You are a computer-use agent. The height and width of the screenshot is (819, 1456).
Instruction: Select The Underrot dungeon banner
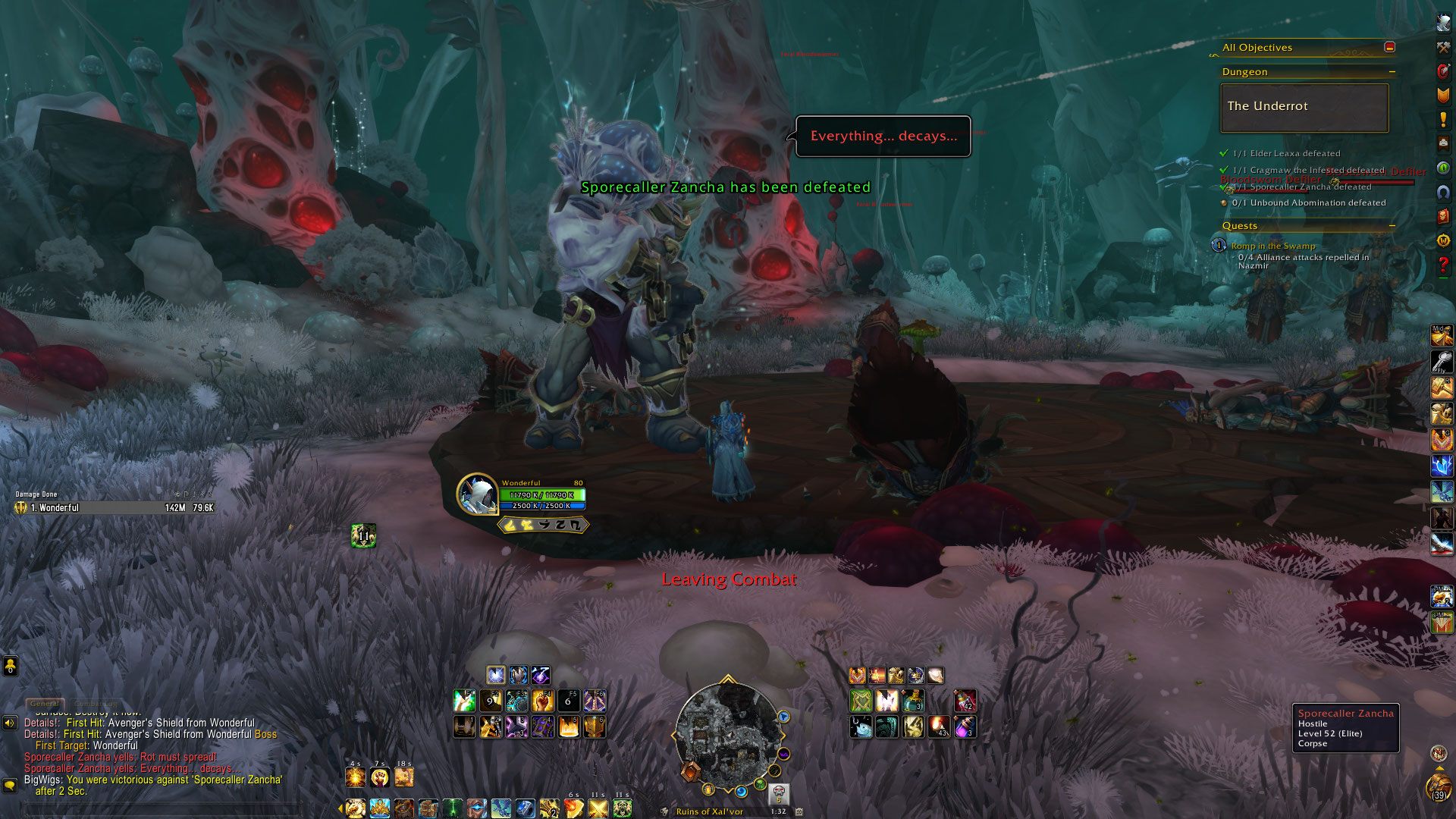[x=1304, y=107]
